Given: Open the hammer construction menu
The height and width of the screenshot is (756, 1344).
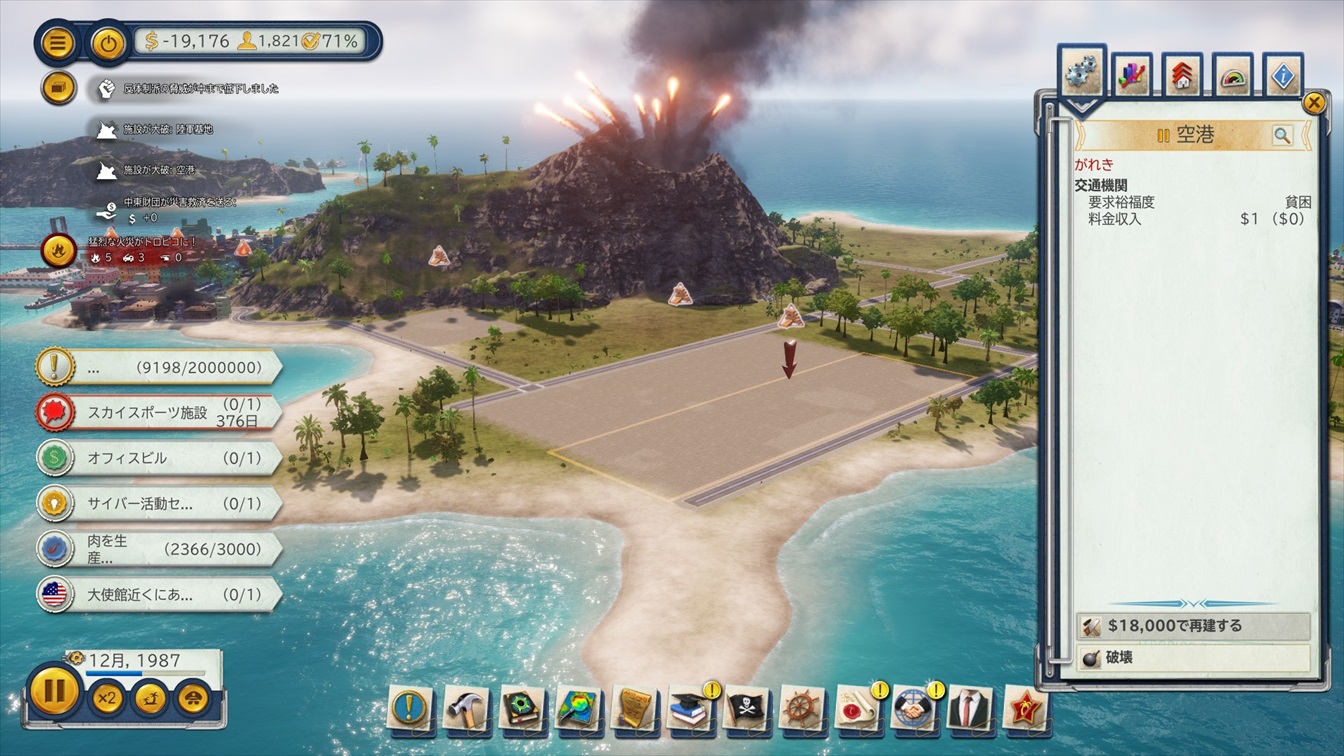Looking at the screenshot, I should (465, 706).
